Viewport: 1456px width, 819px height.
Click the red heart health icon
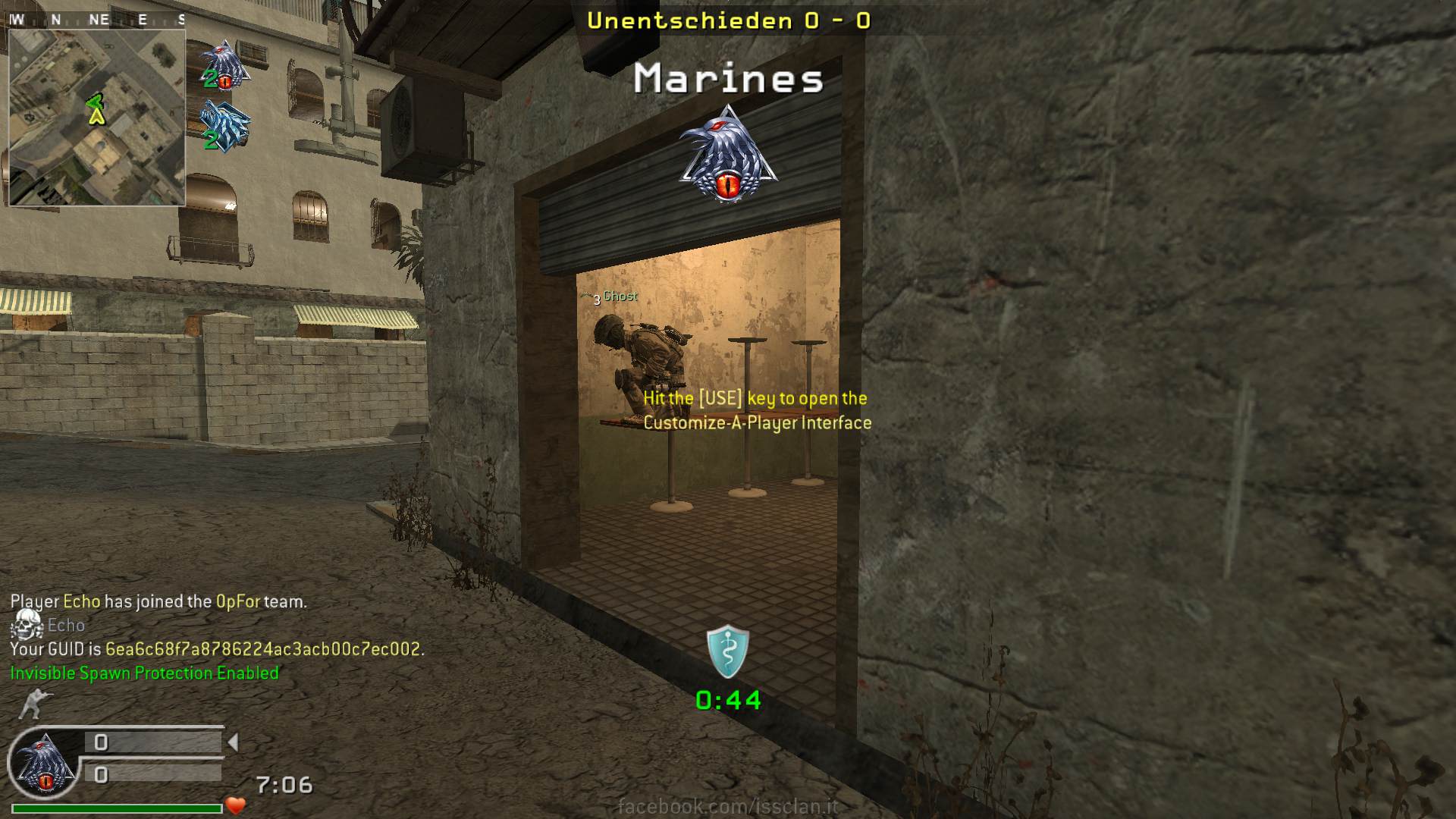coord(236,805)
